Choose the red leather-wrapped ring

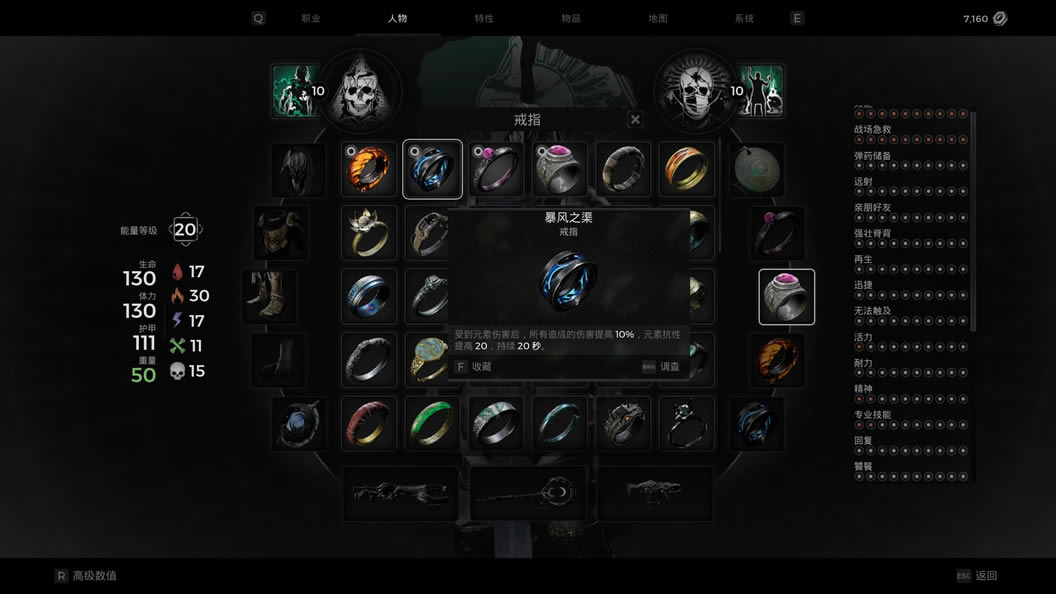coord(369,424)
